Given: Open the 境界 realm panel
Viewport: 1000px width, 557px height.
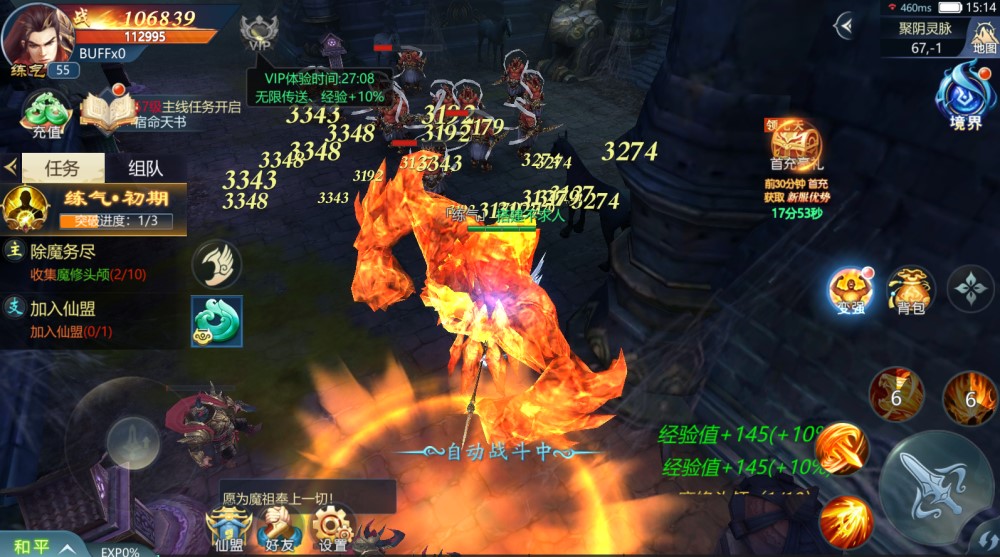Looking at the screenshot, I should 965,94.
